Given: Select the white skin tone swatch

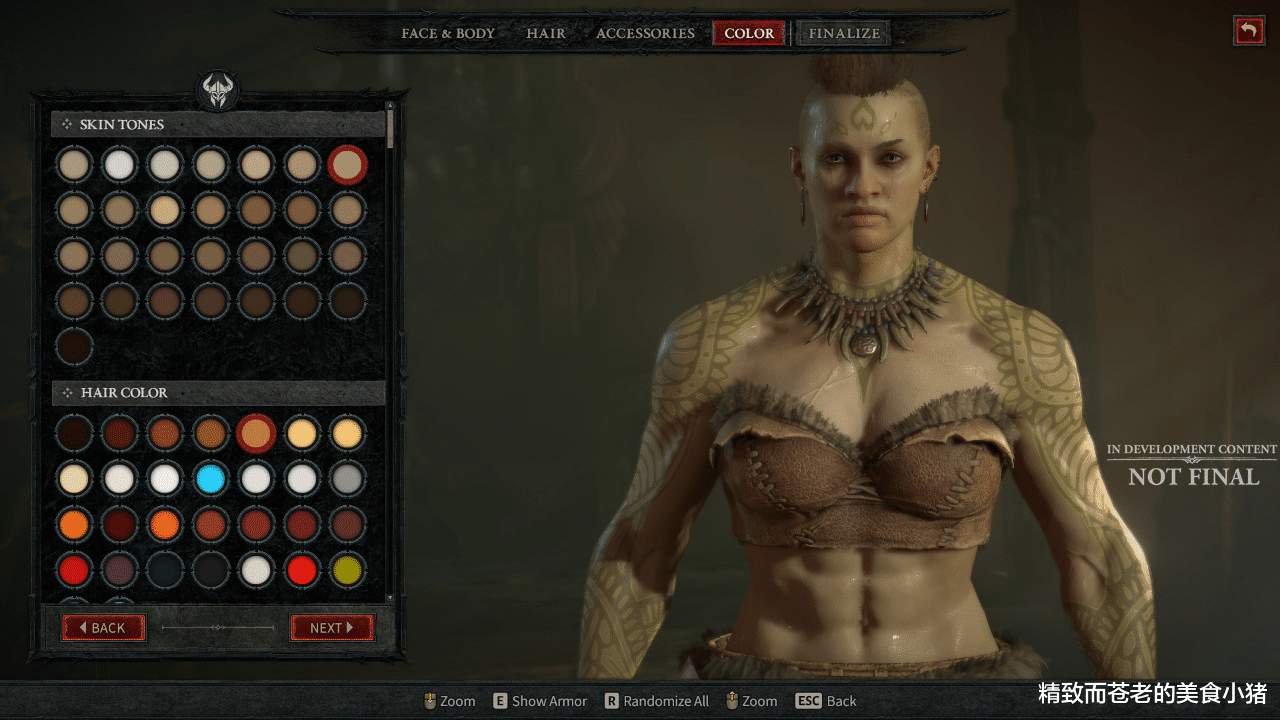Looking at the screenshot, I should coord(120,164).
